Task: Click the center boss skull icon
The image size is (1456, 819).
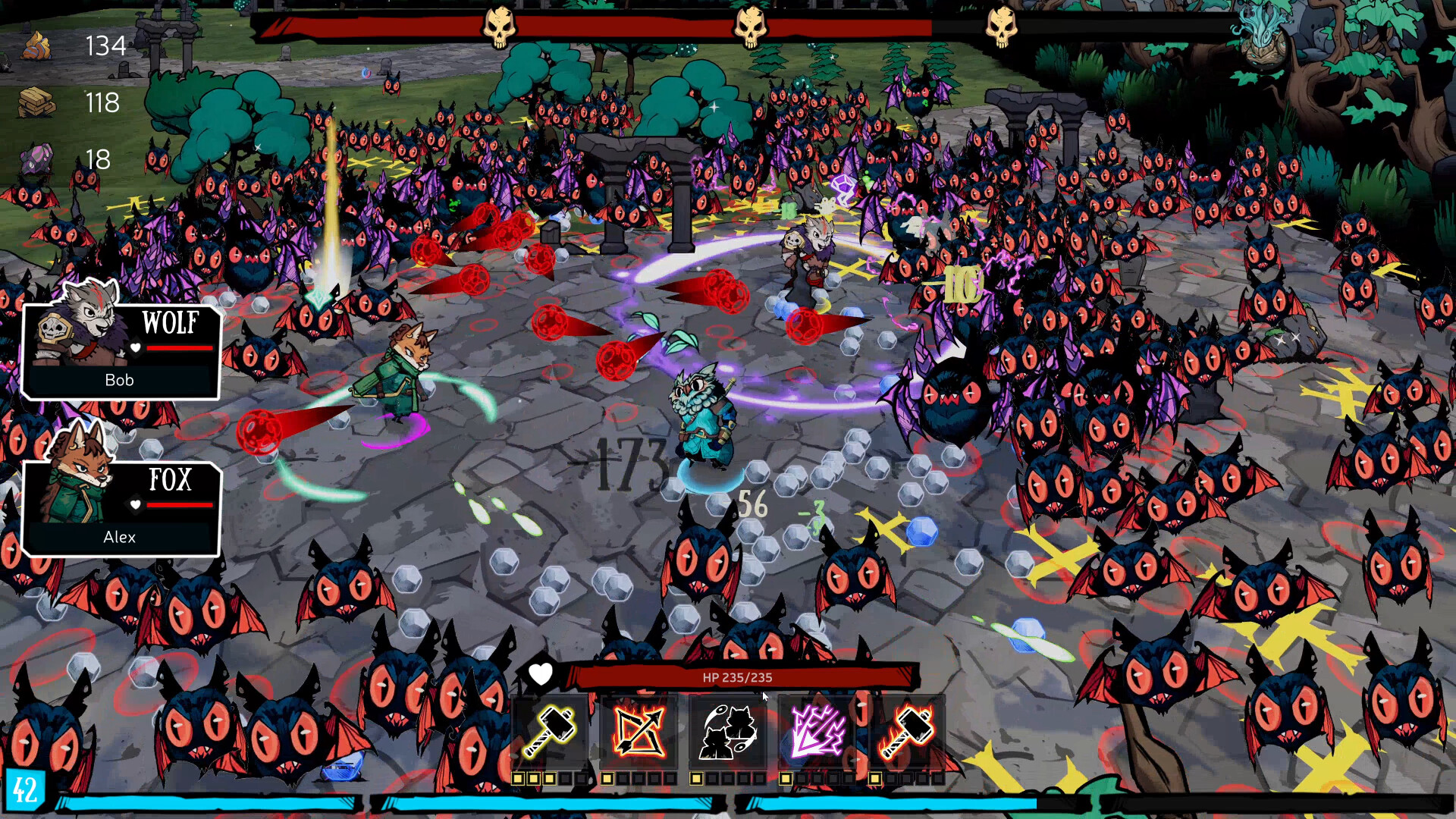Action: pyautogui.click(x=750, y=23)
